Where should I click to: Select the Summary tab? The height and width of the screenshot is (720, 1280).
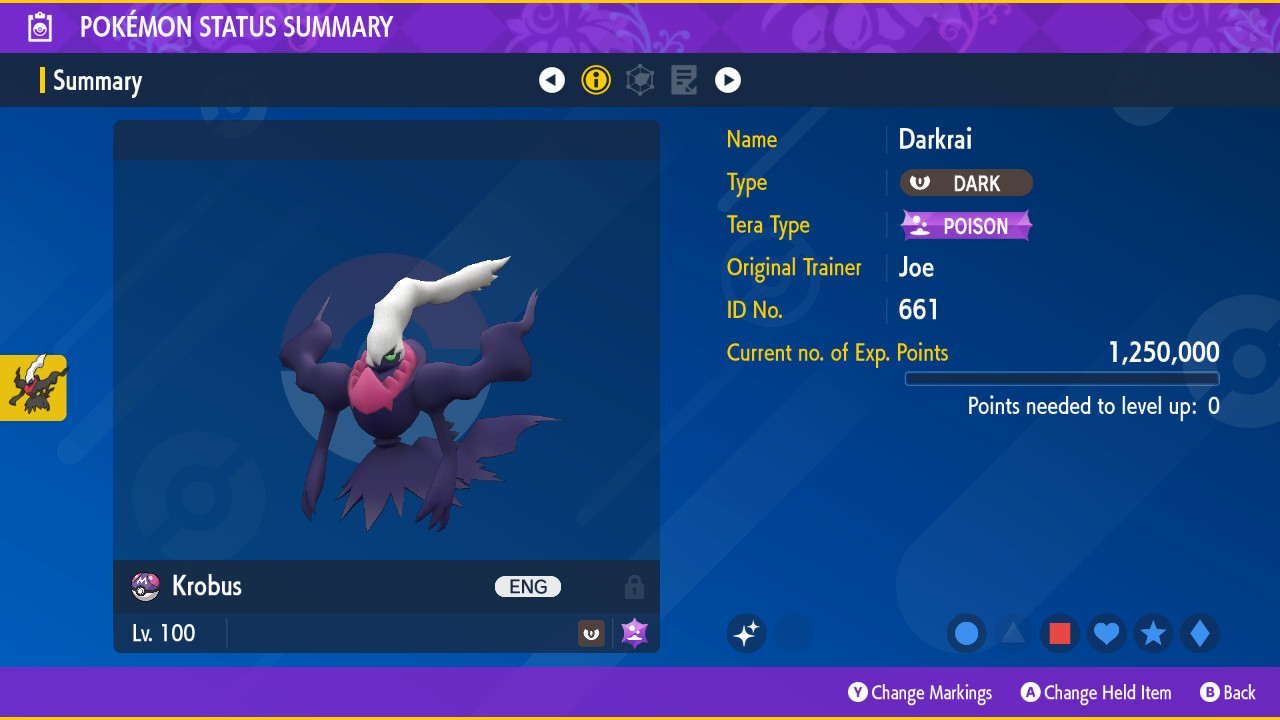pos(97,80)
